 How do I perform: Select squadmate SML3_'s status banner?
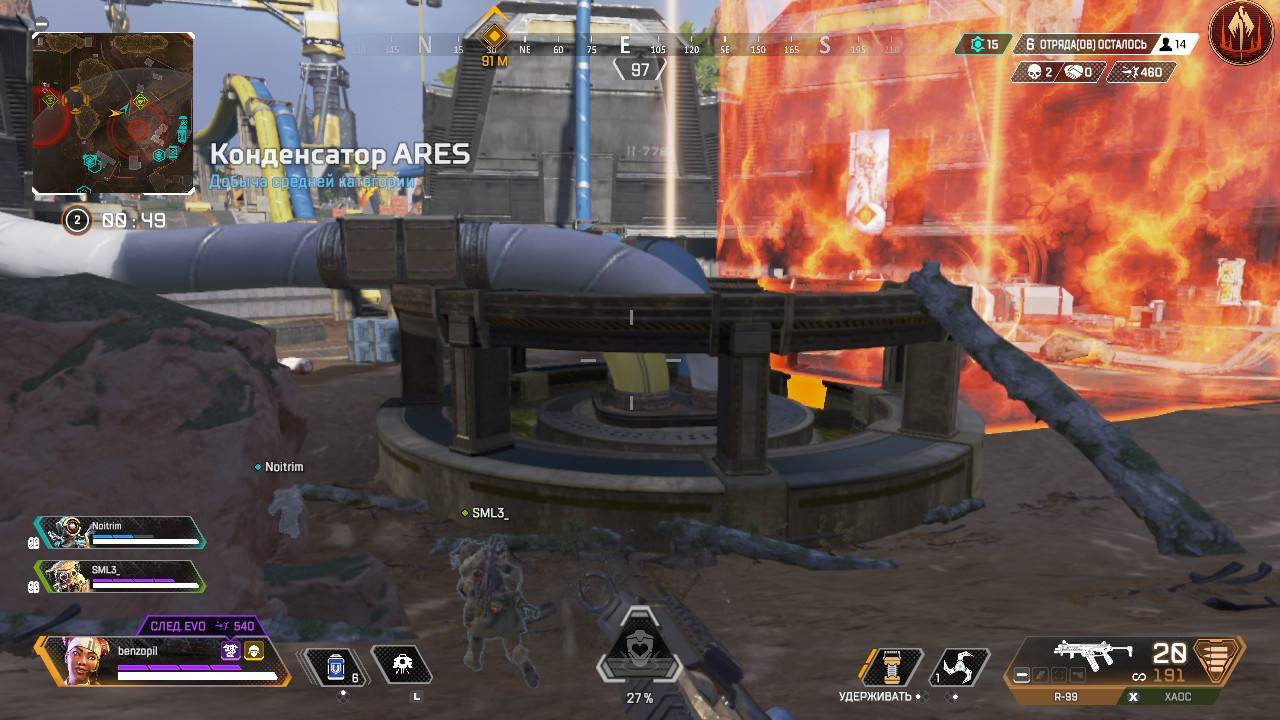(x=120, y=575)
